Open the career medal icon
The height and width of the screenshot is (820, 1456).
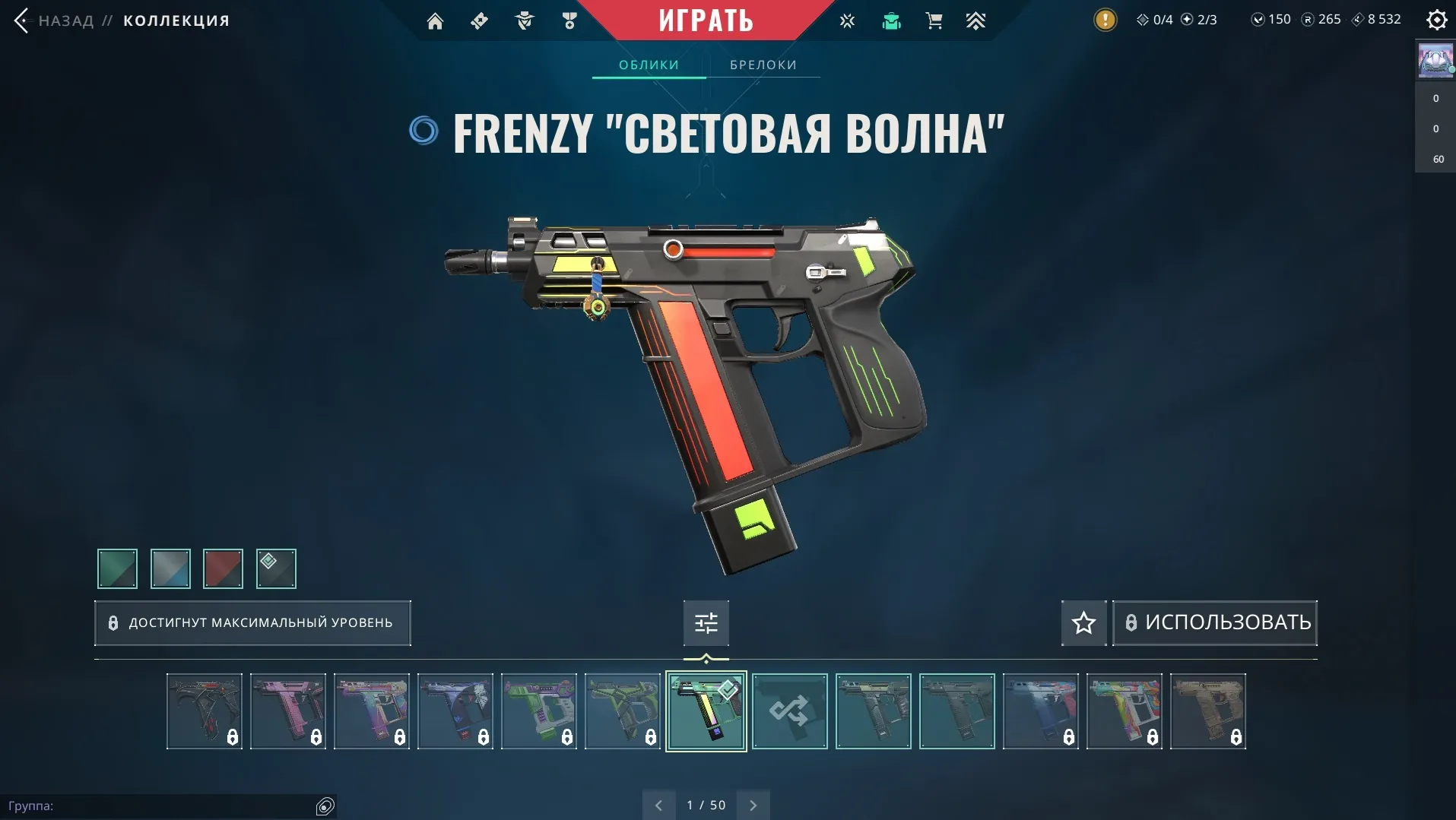[569, 21]
